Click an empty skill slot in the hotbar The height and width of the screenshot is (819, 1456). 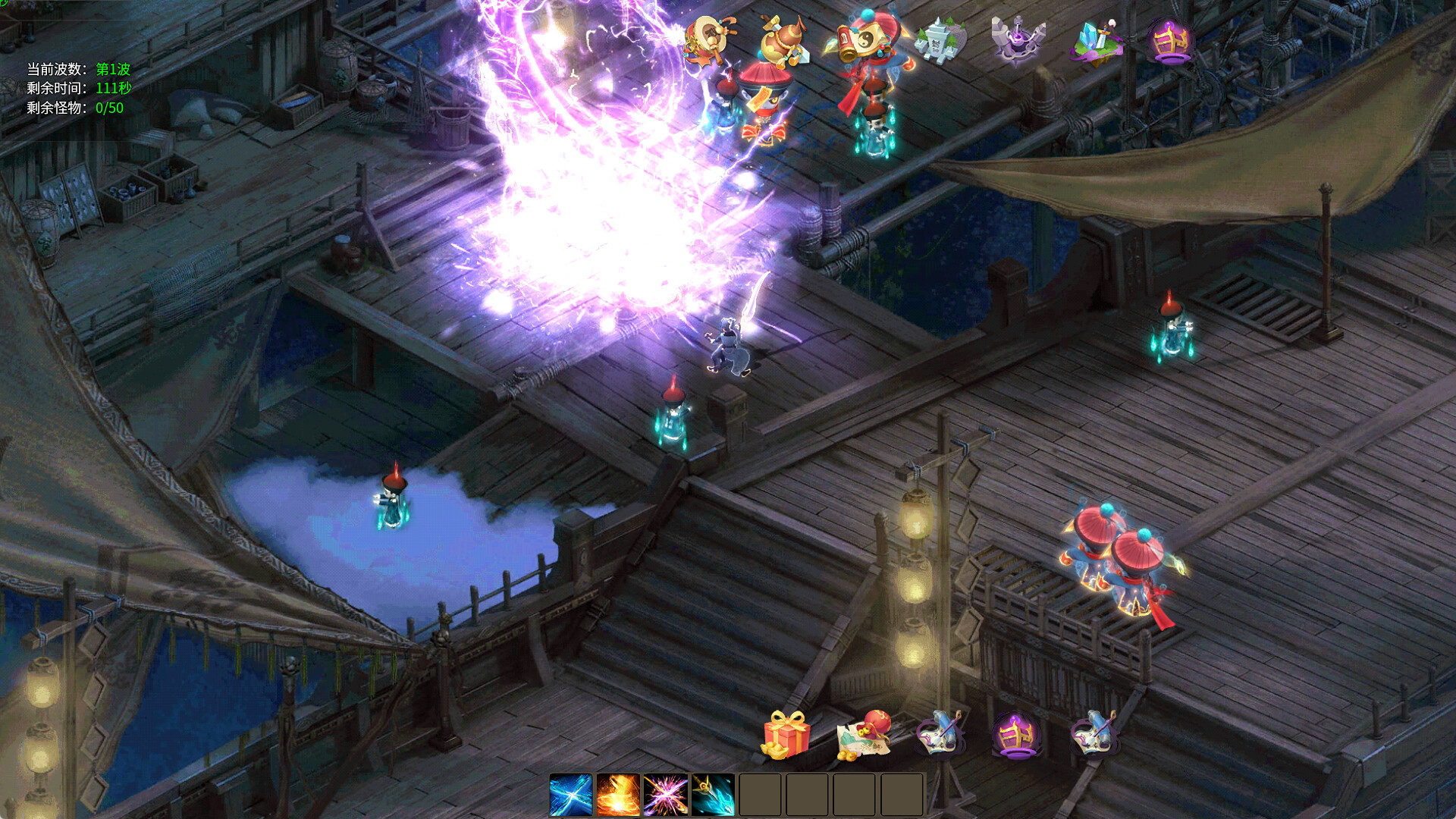click(x=760, y=792)
